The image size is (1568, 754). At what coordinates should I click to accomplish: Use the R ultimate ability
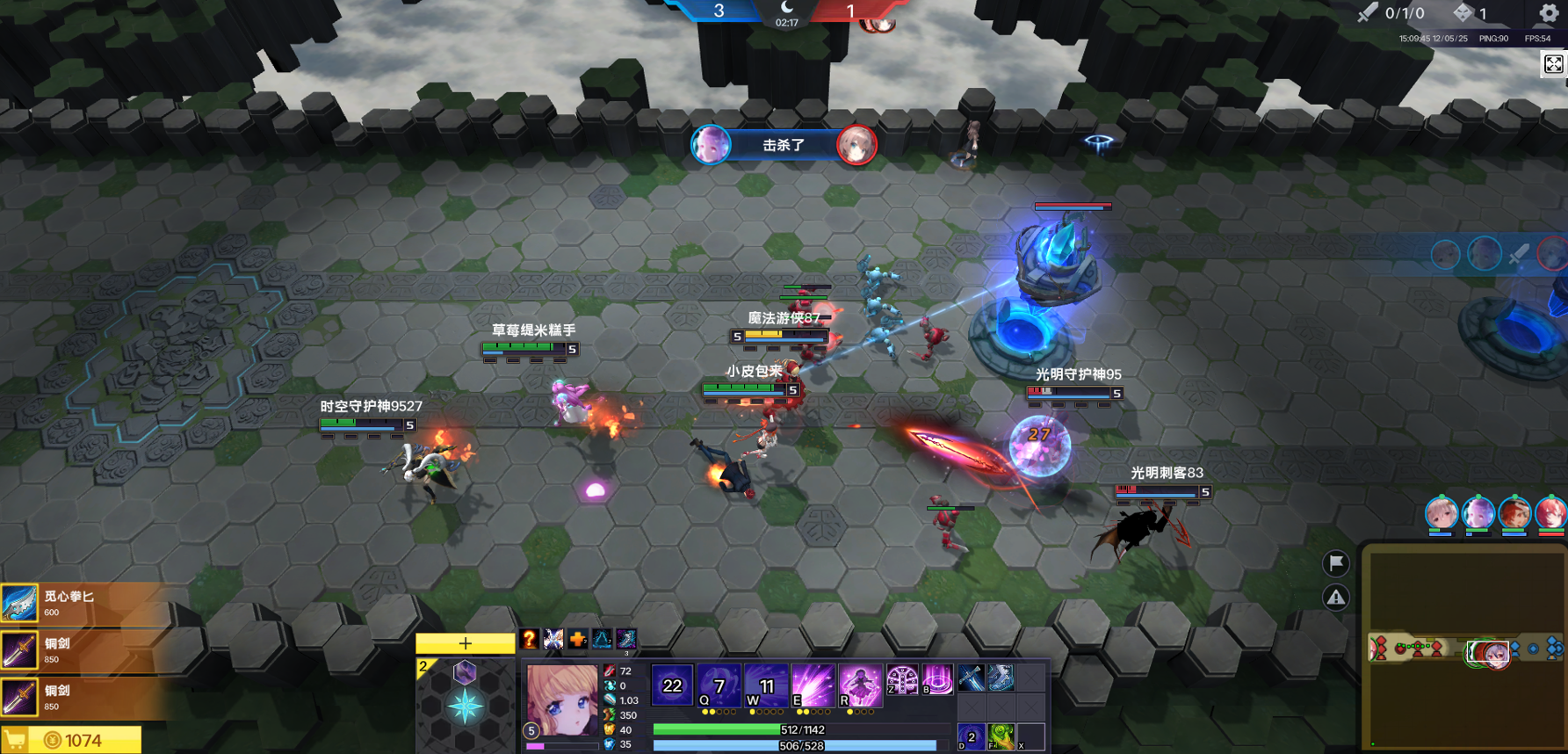(x=860, y=685)
